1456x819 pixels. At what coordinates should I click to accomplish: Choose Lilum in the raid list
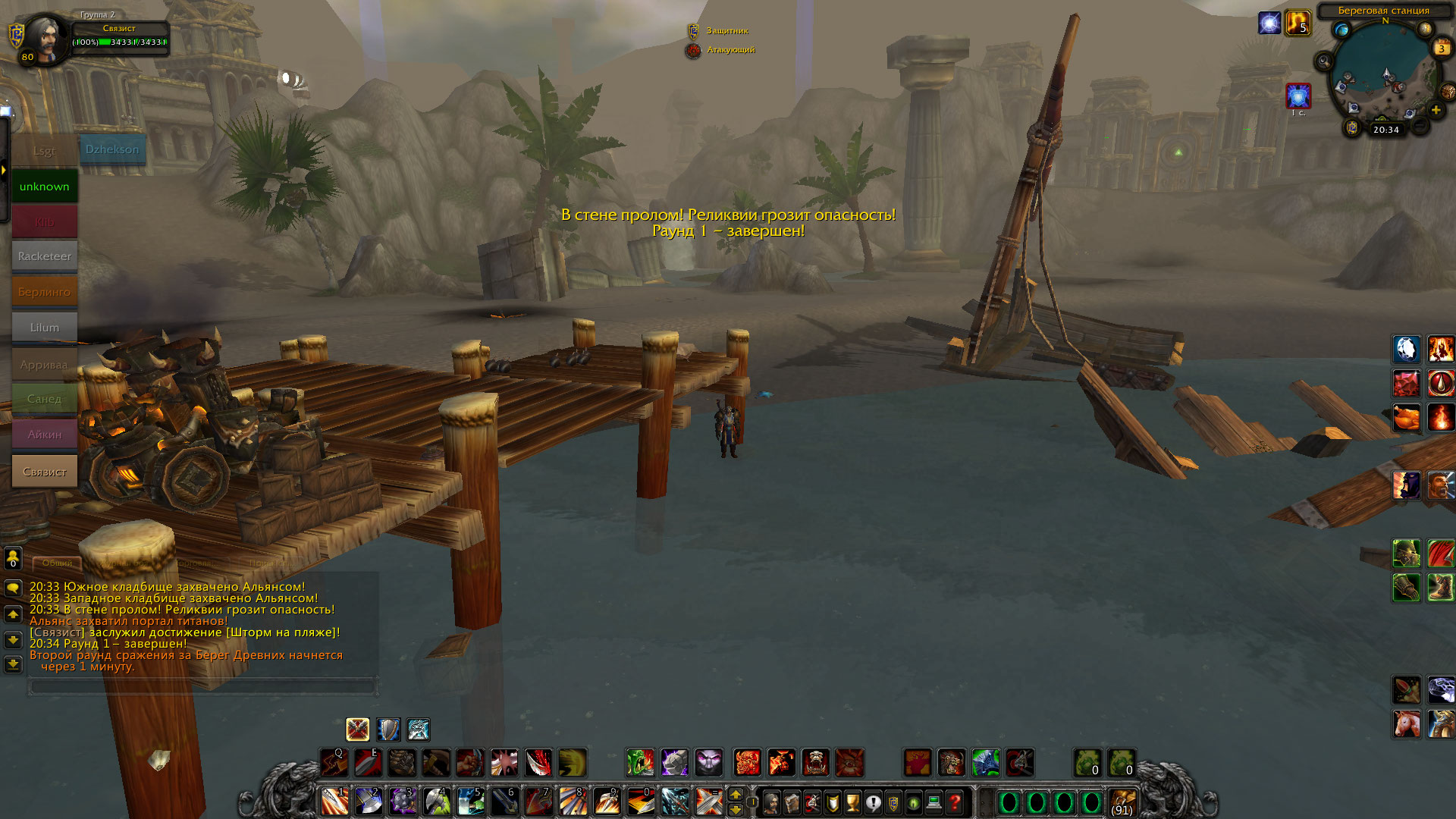pos(44,328)
